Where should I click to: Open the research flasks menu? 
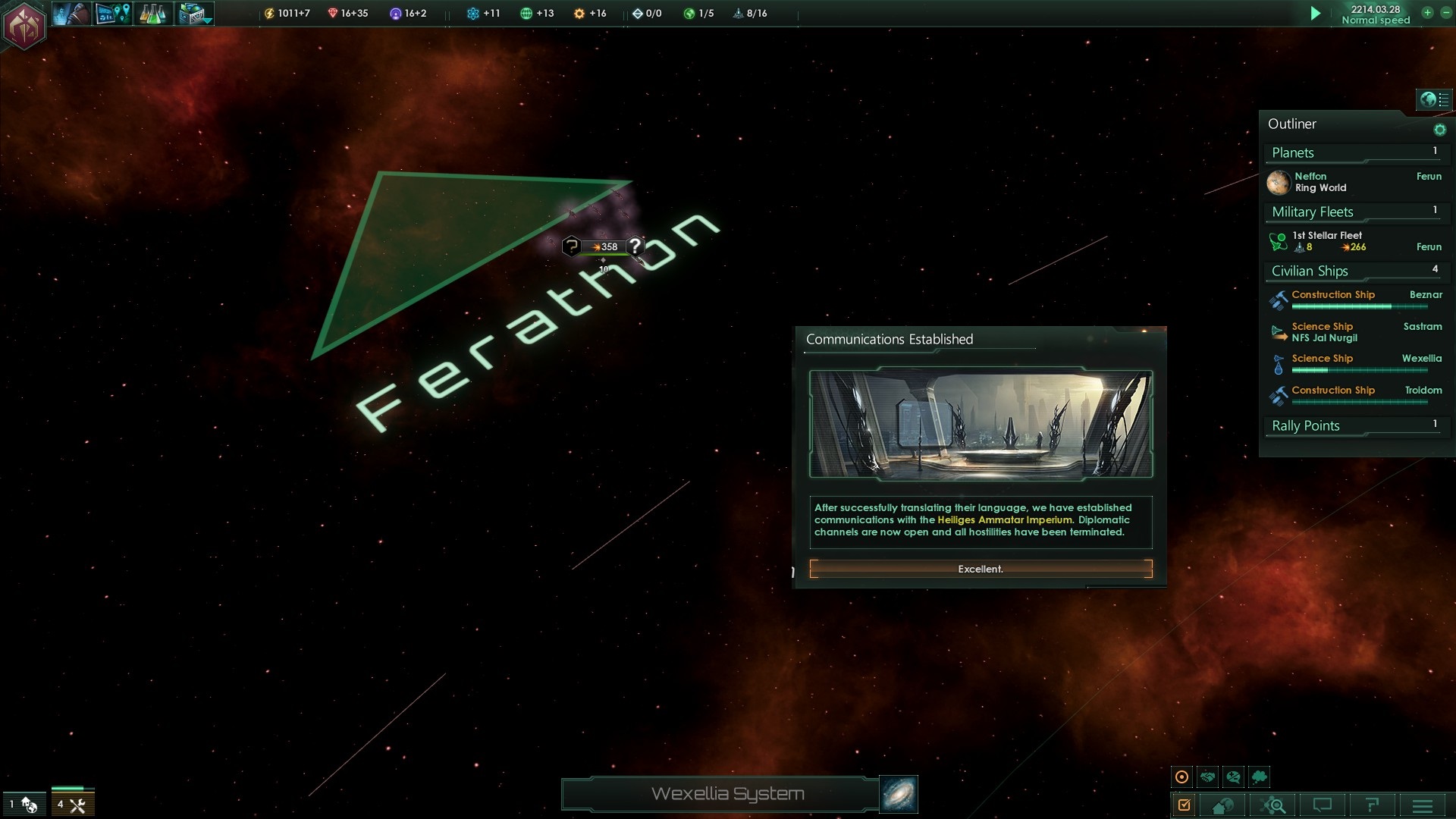[x=152, y=14]
